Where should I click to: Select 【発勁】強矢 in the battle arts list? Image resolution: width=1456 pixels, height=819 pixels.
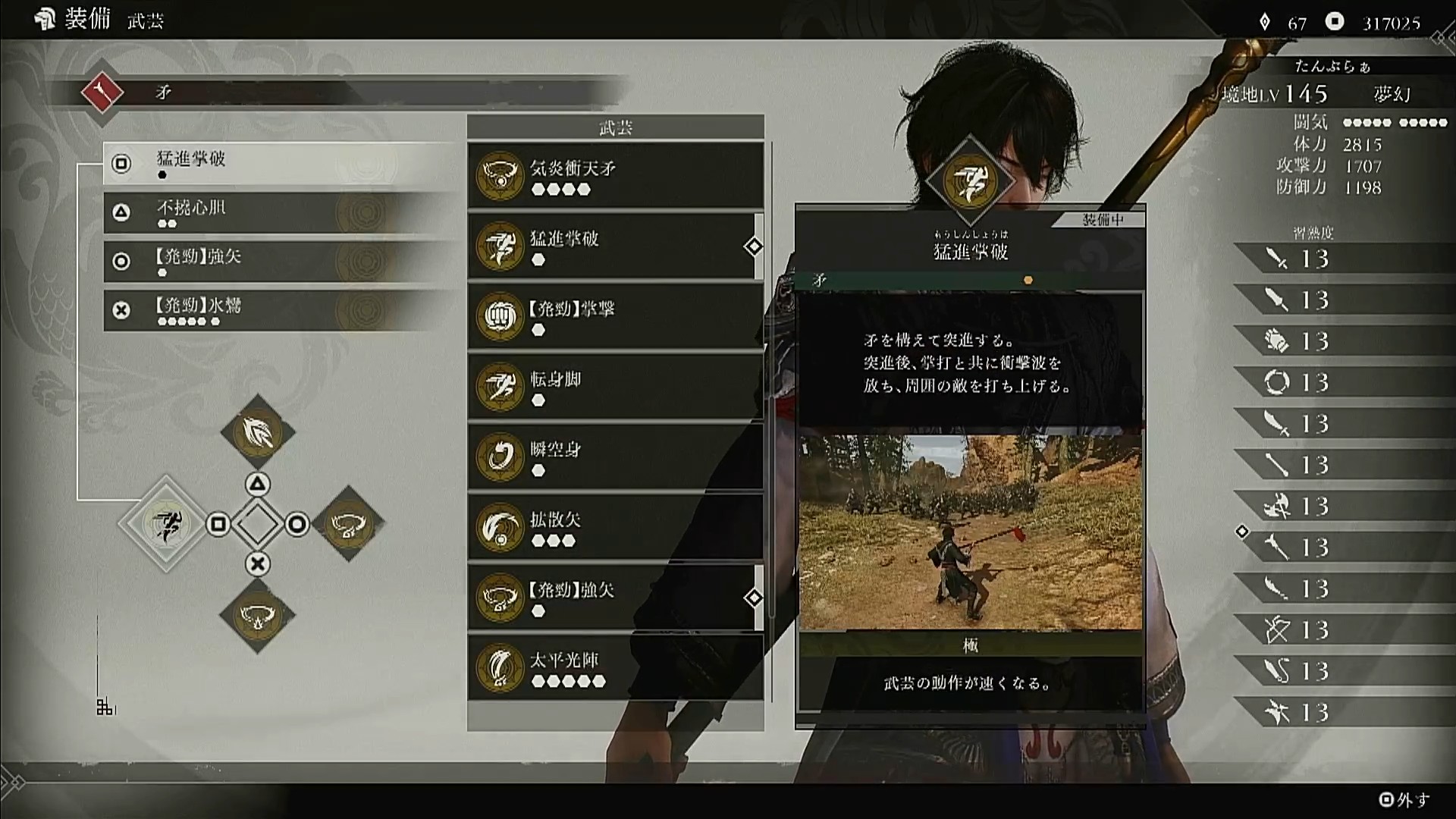tap(615, 598)
